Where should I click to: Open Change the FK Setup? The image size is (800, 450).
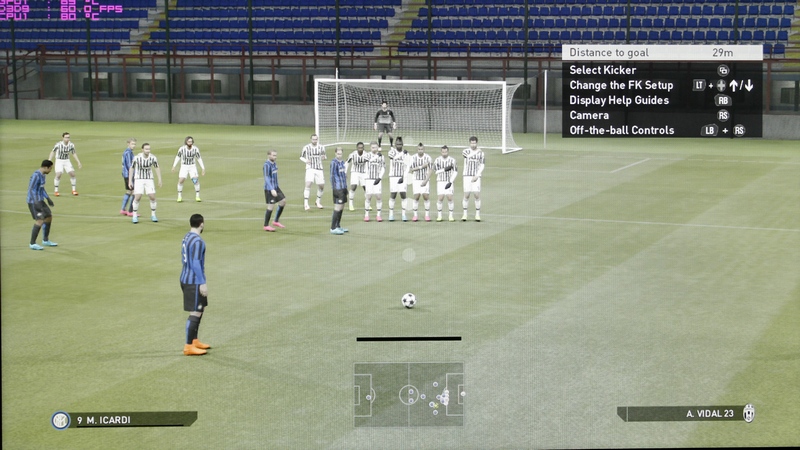(x=621, y=85)
